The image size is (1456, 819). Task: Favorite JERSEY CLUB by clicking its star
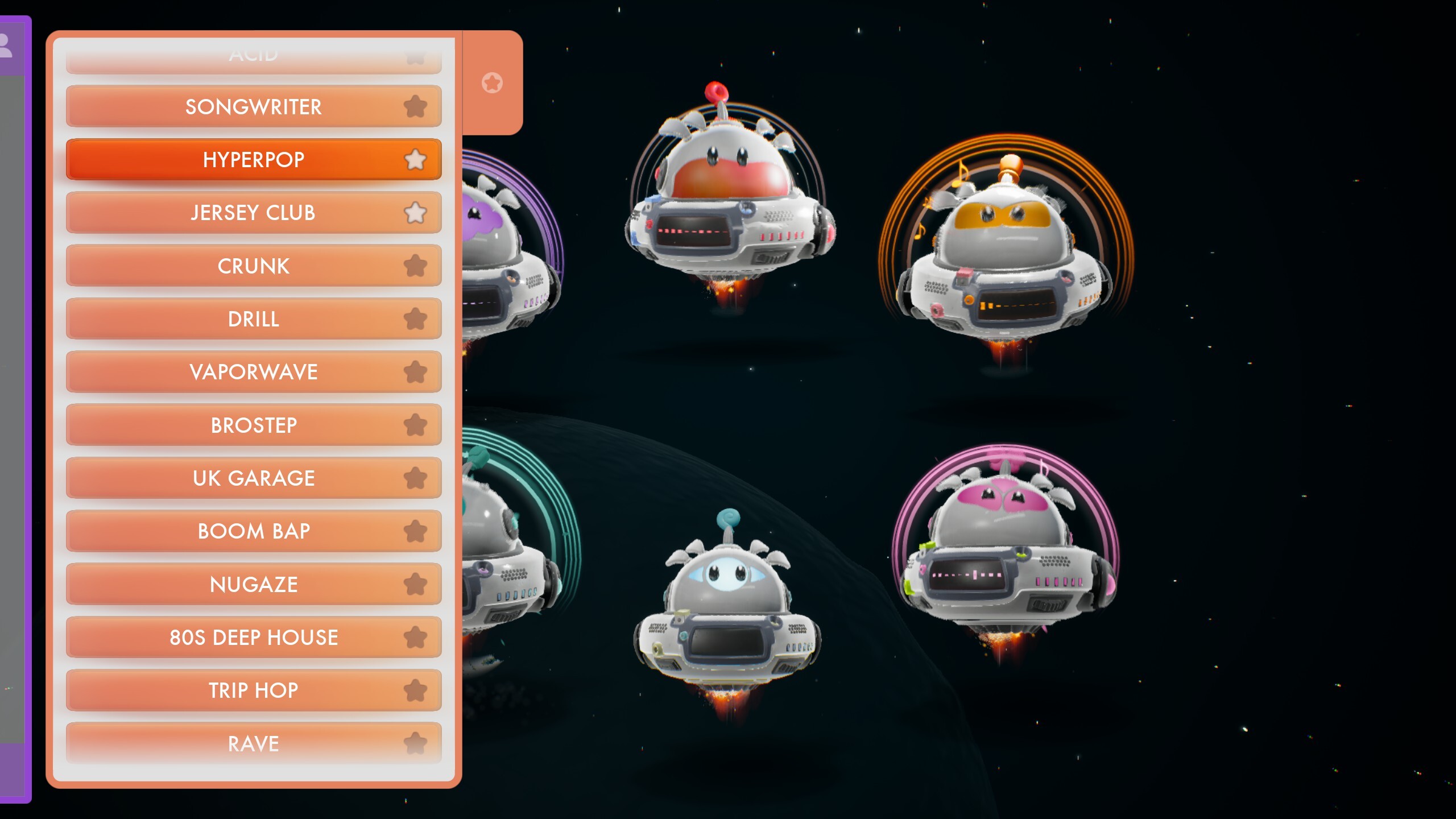tap(416, 212)
